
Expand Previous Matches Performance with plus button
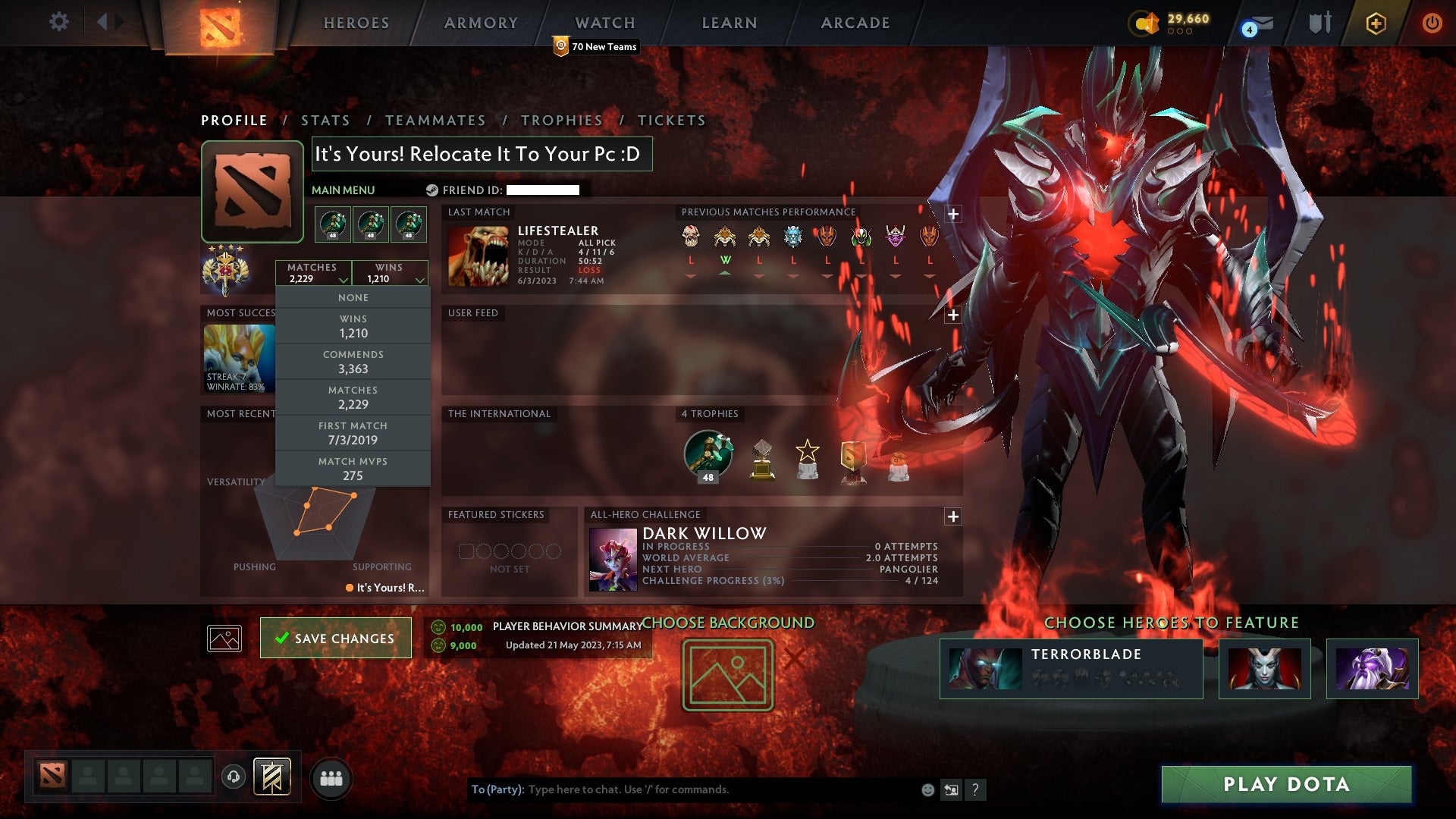click(x=953, y=215)
